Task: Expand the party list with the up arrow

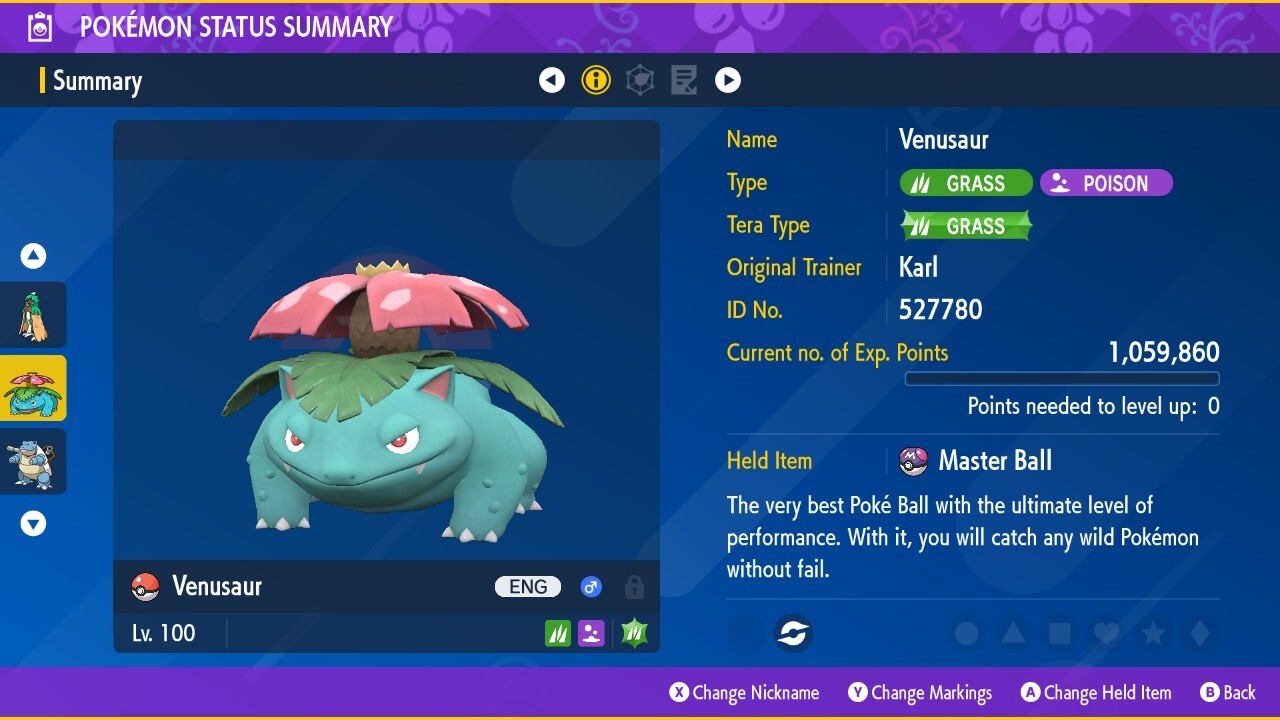Action: 33,255
